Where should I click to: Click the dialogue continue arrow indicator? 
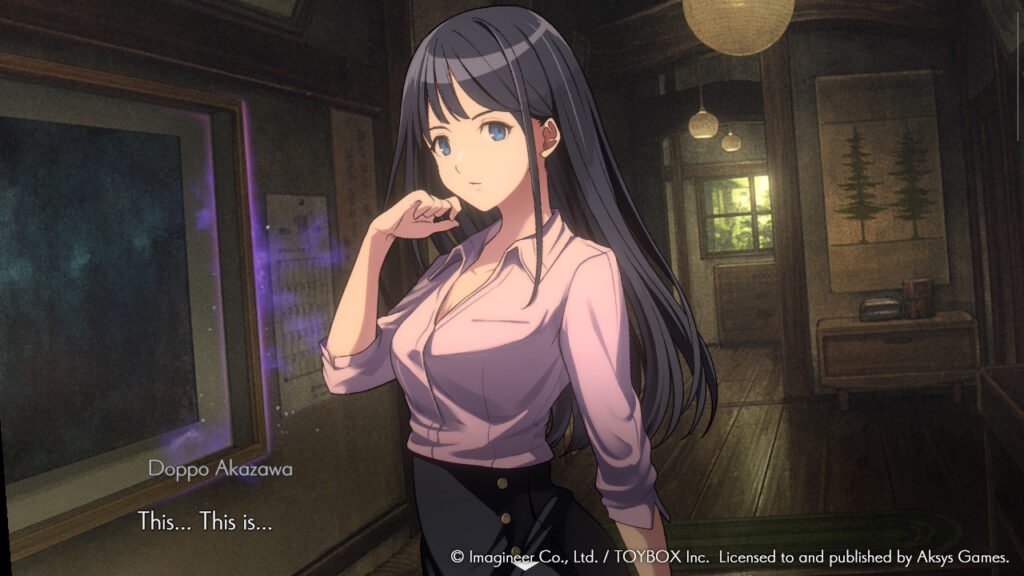283,522
